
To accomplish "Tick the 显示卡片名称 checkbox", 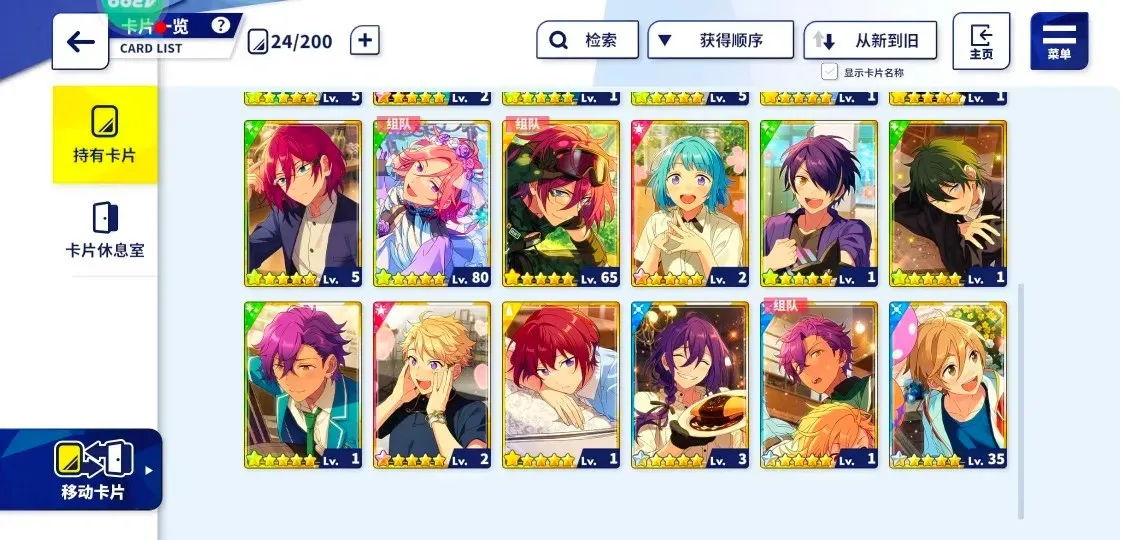I will [829, 72].
